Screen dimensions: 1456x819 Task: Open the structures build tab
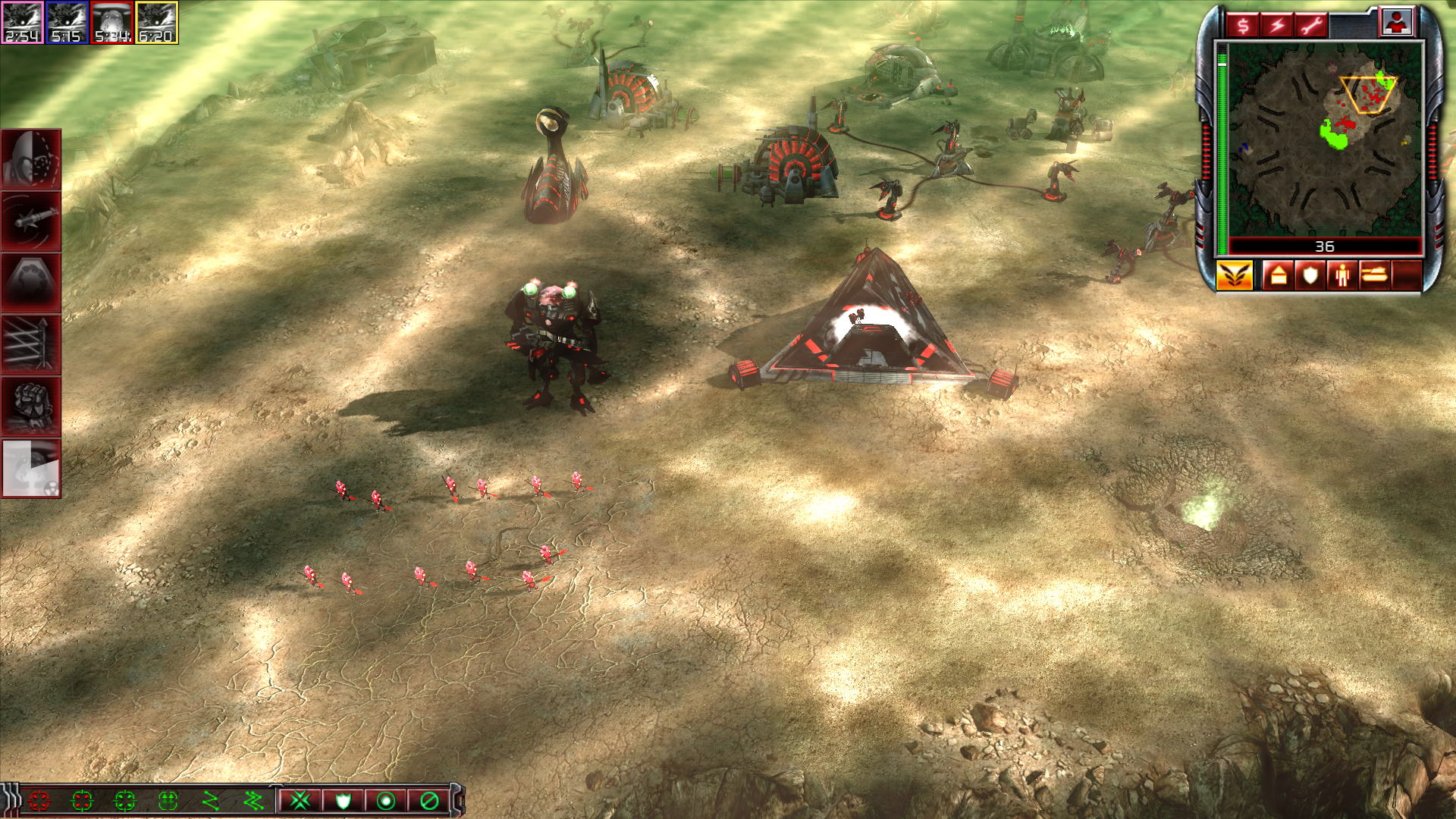click(1278, 275)
